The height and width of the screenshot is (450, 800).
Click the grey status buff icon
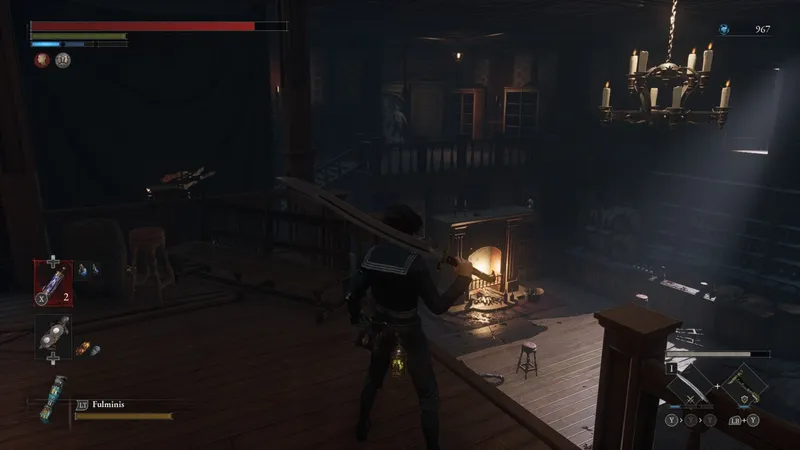click(x=63, y=60)
